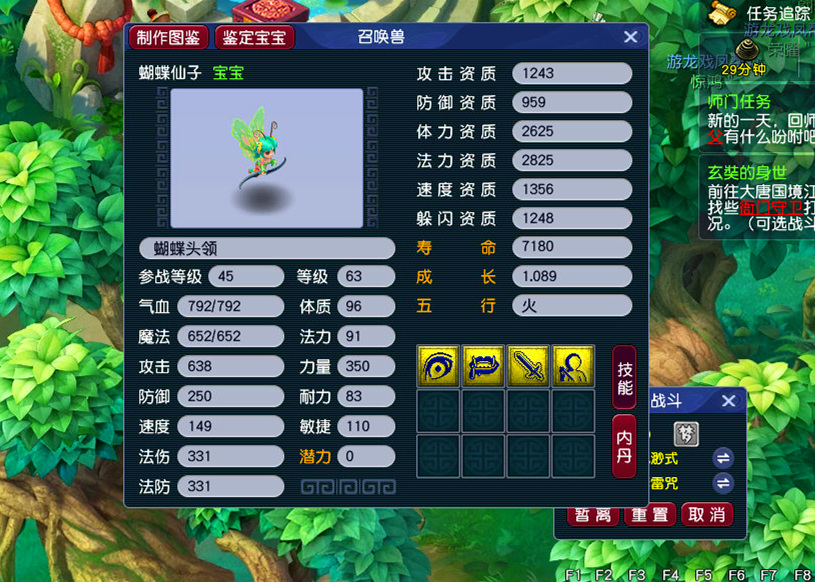
Task: Select the butterfly fairy pet portrait
Action: tap(266, 158)
